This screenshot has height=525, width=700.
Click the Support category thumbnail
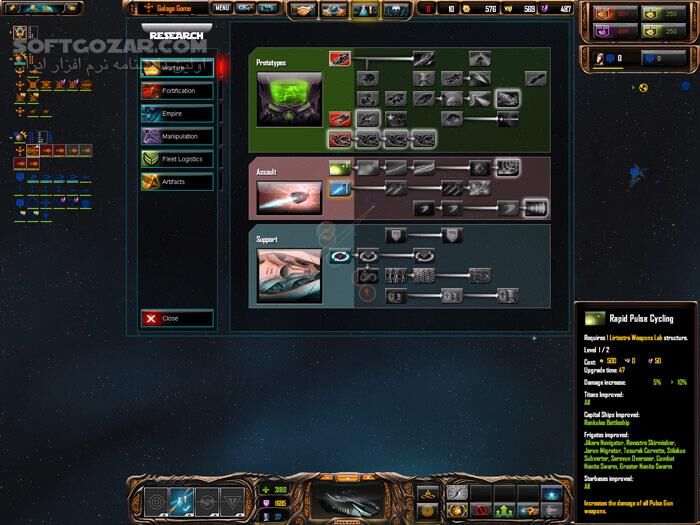[289, 275]
